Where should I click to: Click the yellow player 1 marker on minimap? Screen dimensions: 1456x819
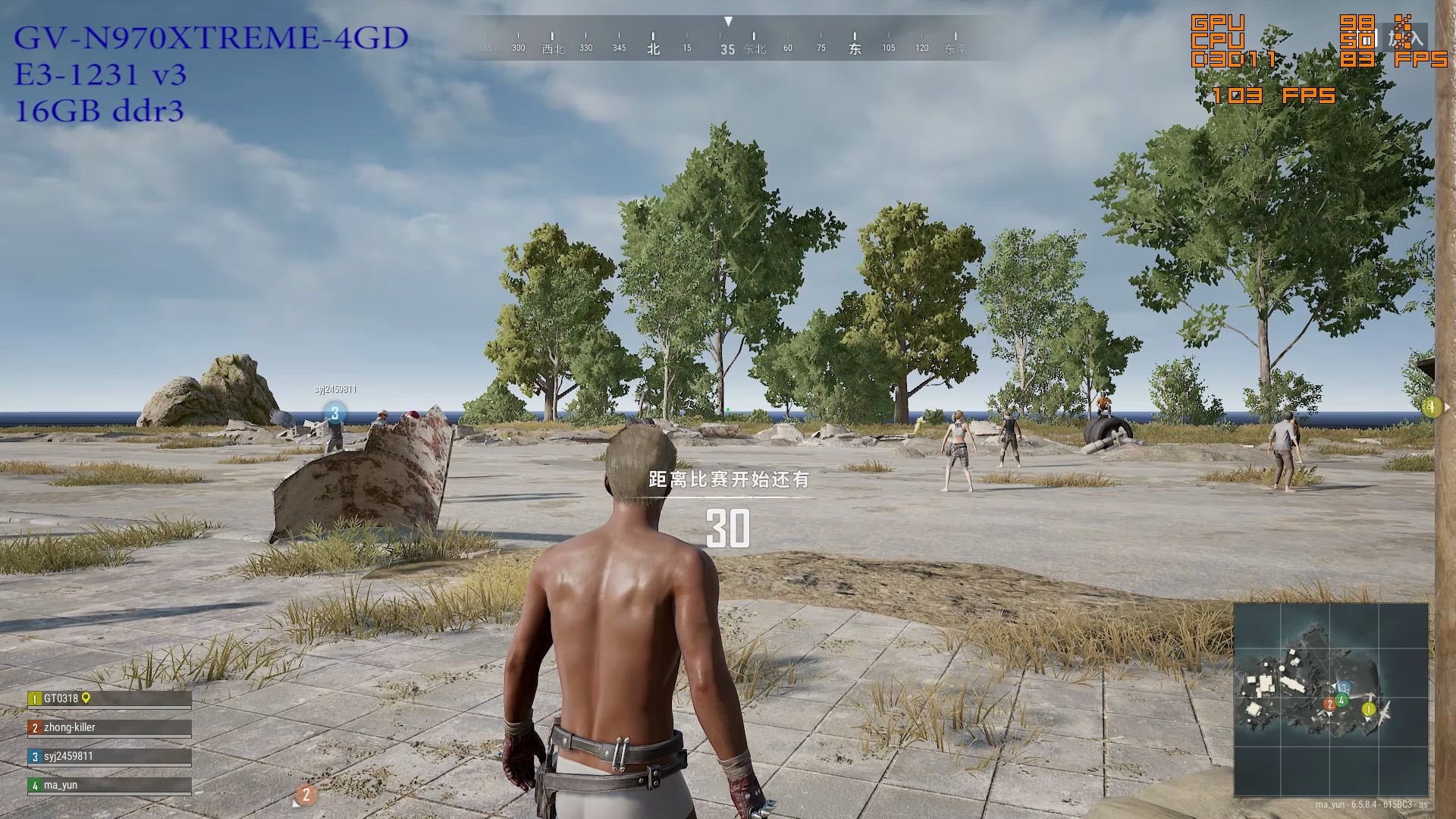pos(1368,709)
